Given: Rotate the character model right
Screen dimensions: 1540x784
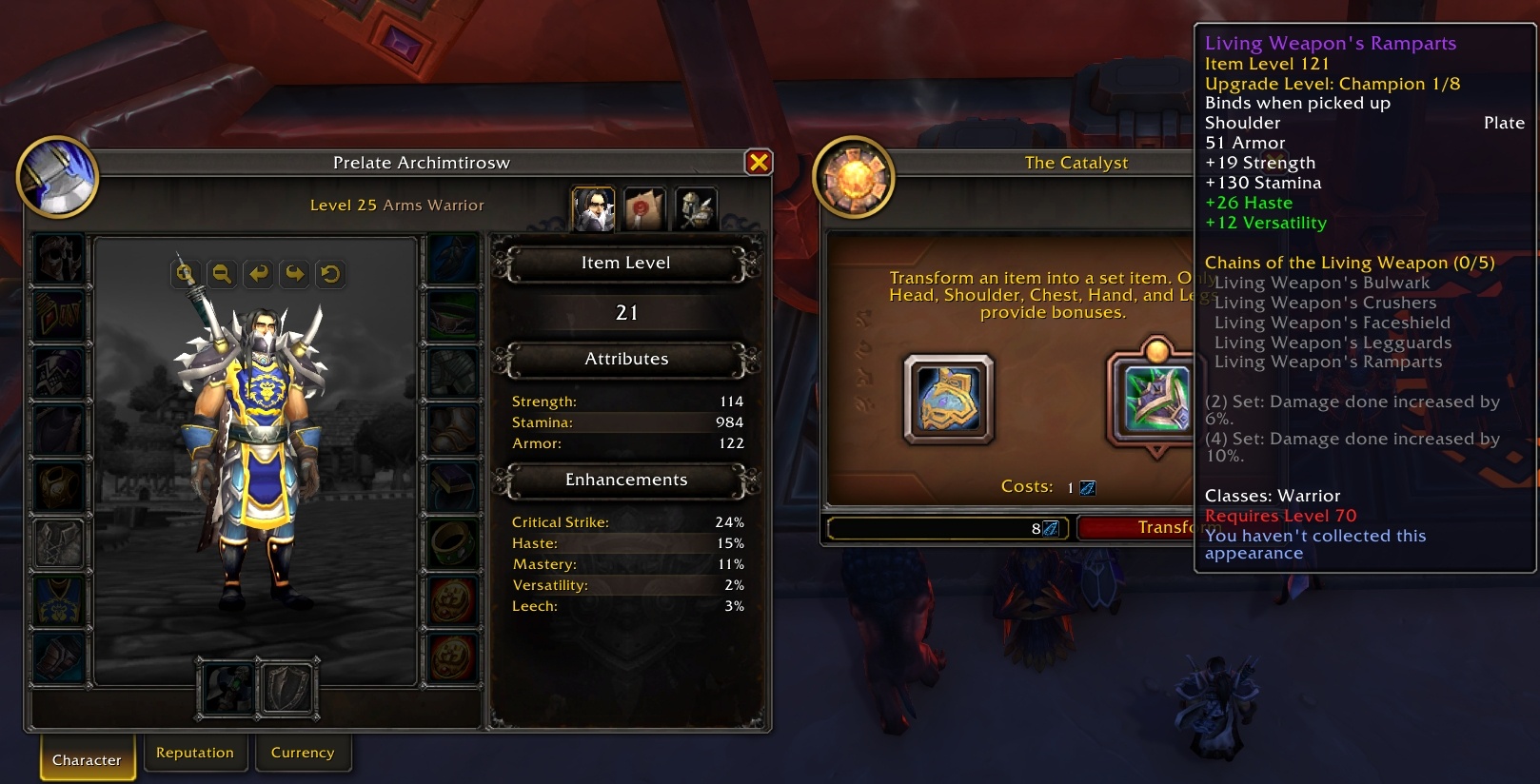Looking at the screenshot, I should 294,274.
